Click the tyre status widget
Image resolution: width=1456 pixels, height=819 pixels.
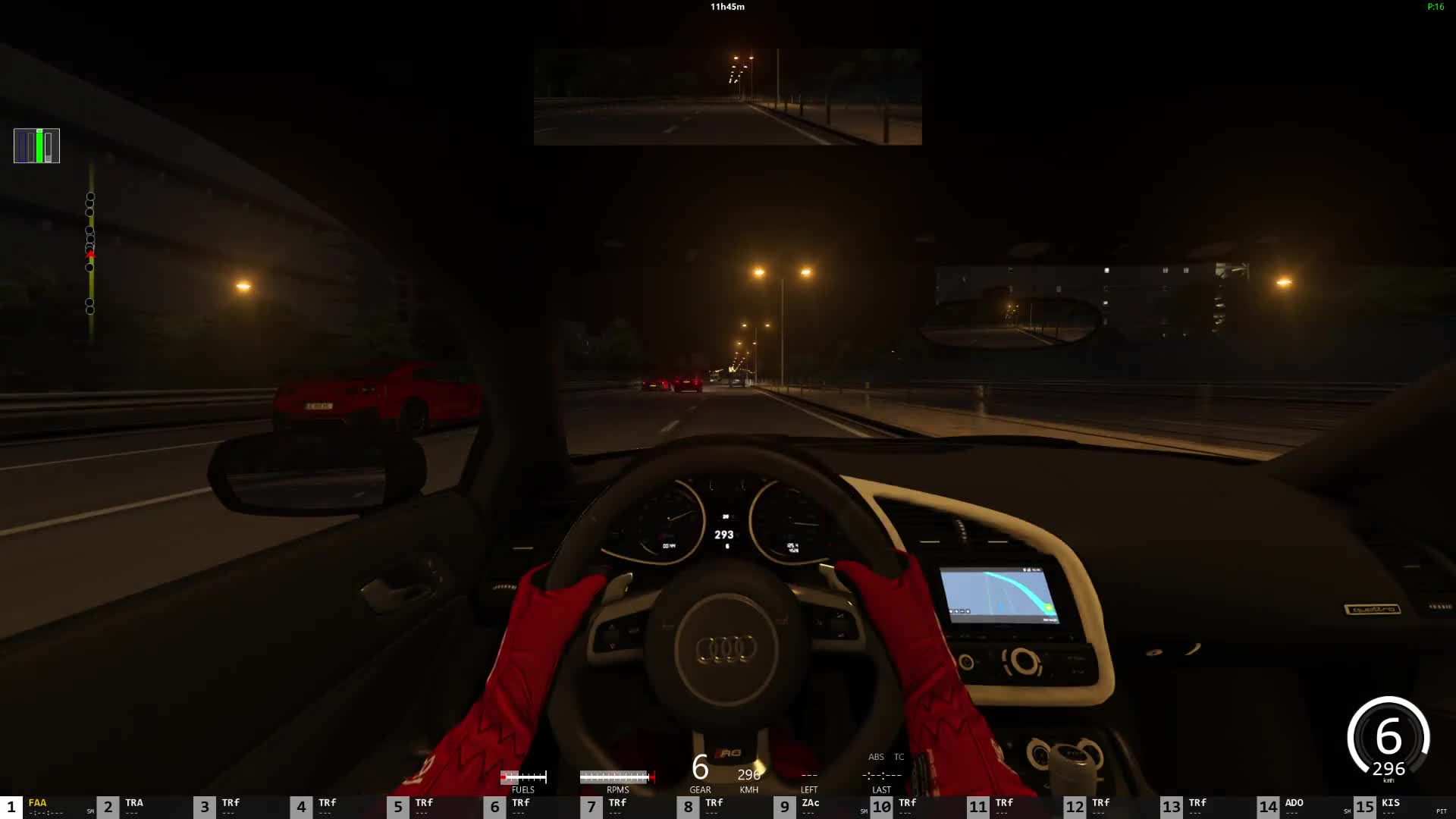(x=36, y=146)
